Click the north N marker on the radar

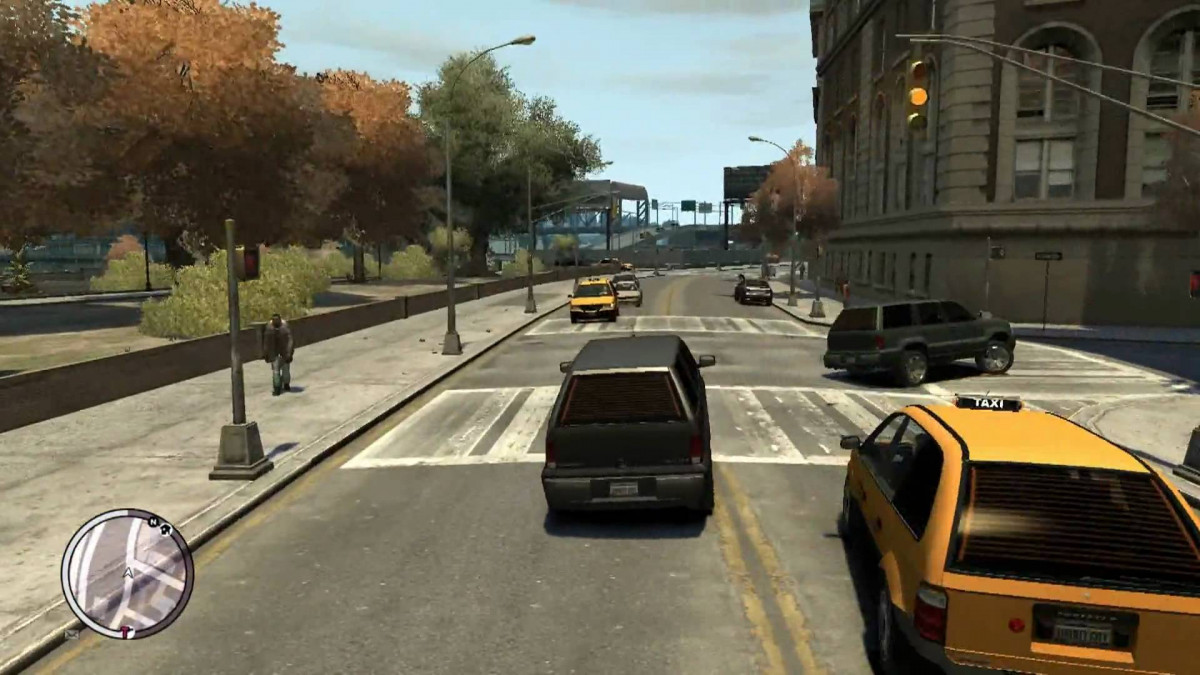pyautogui.click(x=152, y=521)
